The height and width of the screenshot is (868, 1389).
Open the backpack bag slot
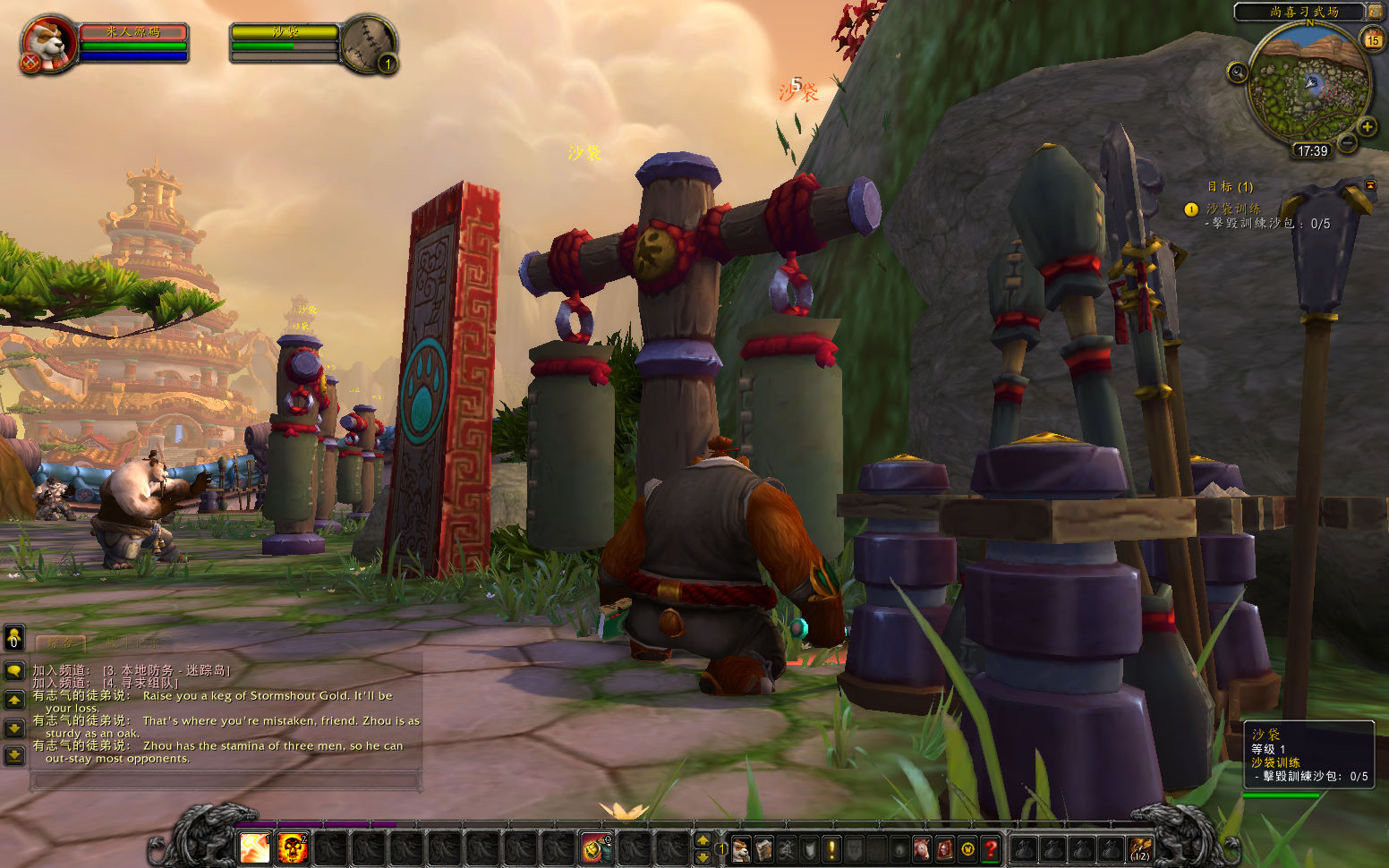(x=1140, y=847)
